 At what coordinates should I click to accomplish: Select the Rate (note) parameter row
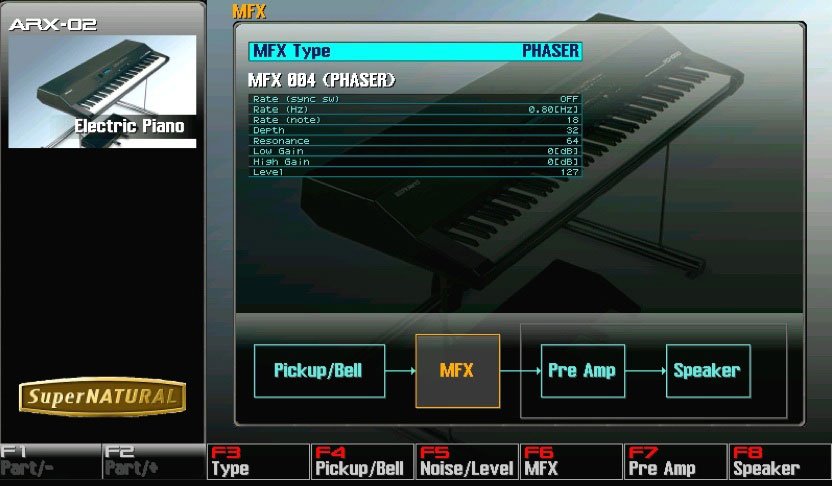414,119
